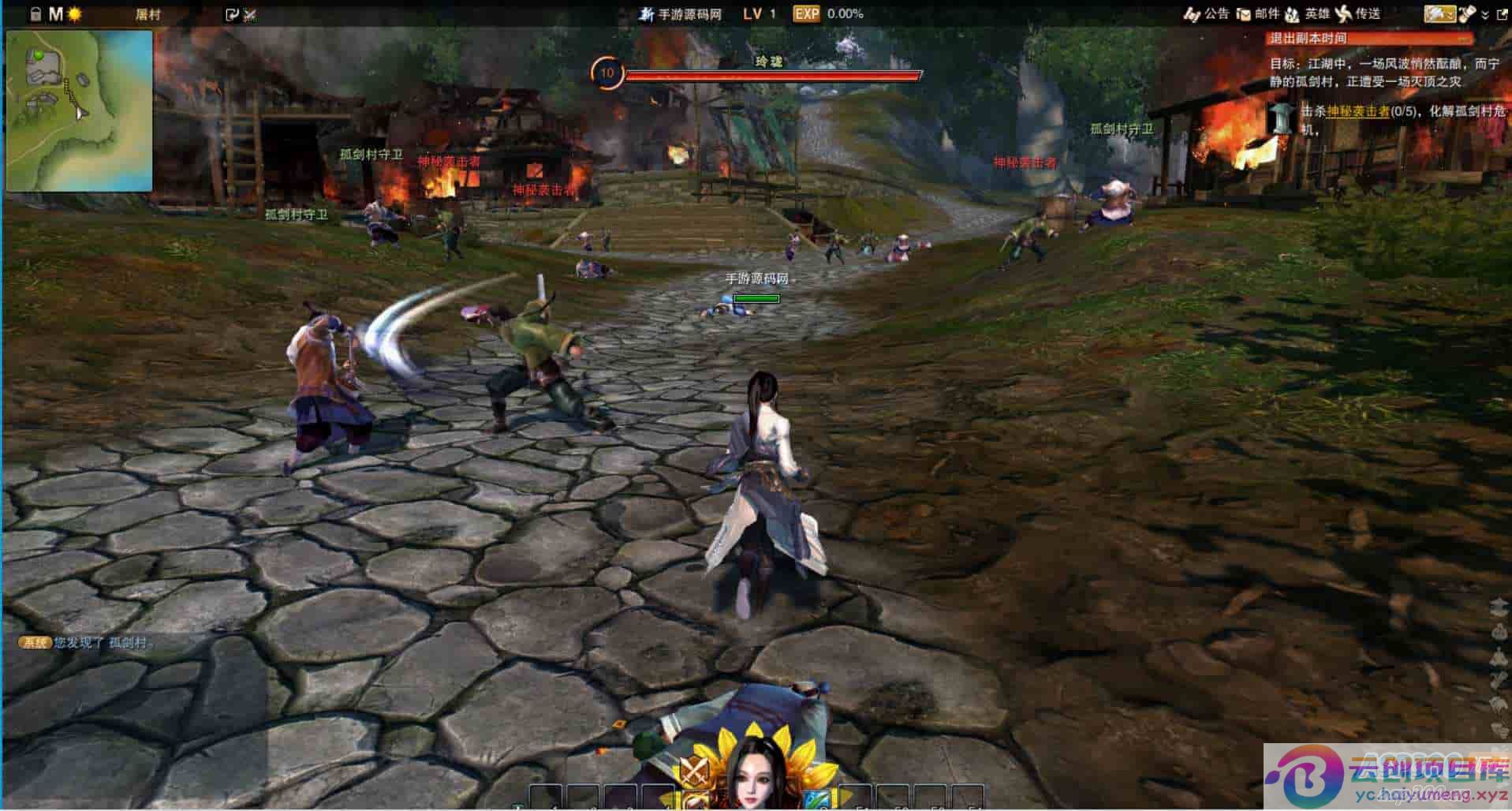Expand the double-chevron dropdown at top right
The height and width of the screenshot is (811, 1512).
[1485, 14]
